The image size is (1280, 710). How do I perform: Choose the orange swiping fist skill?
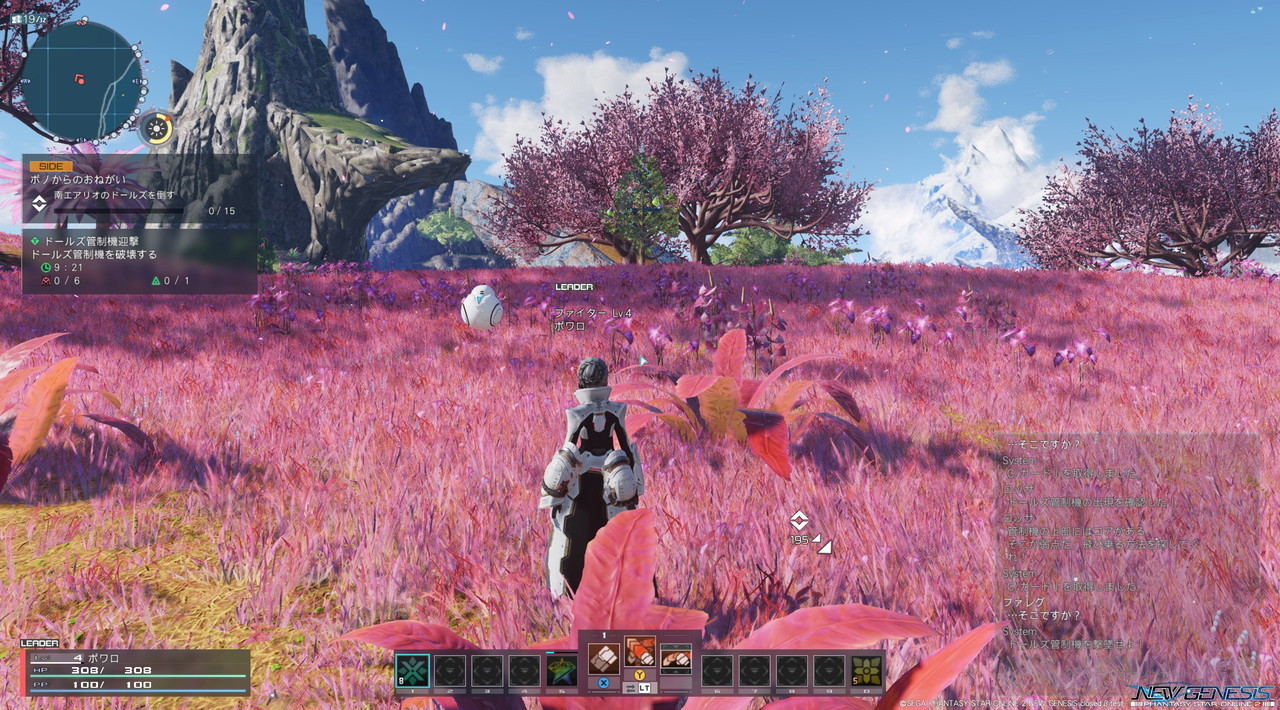point(676,659)
